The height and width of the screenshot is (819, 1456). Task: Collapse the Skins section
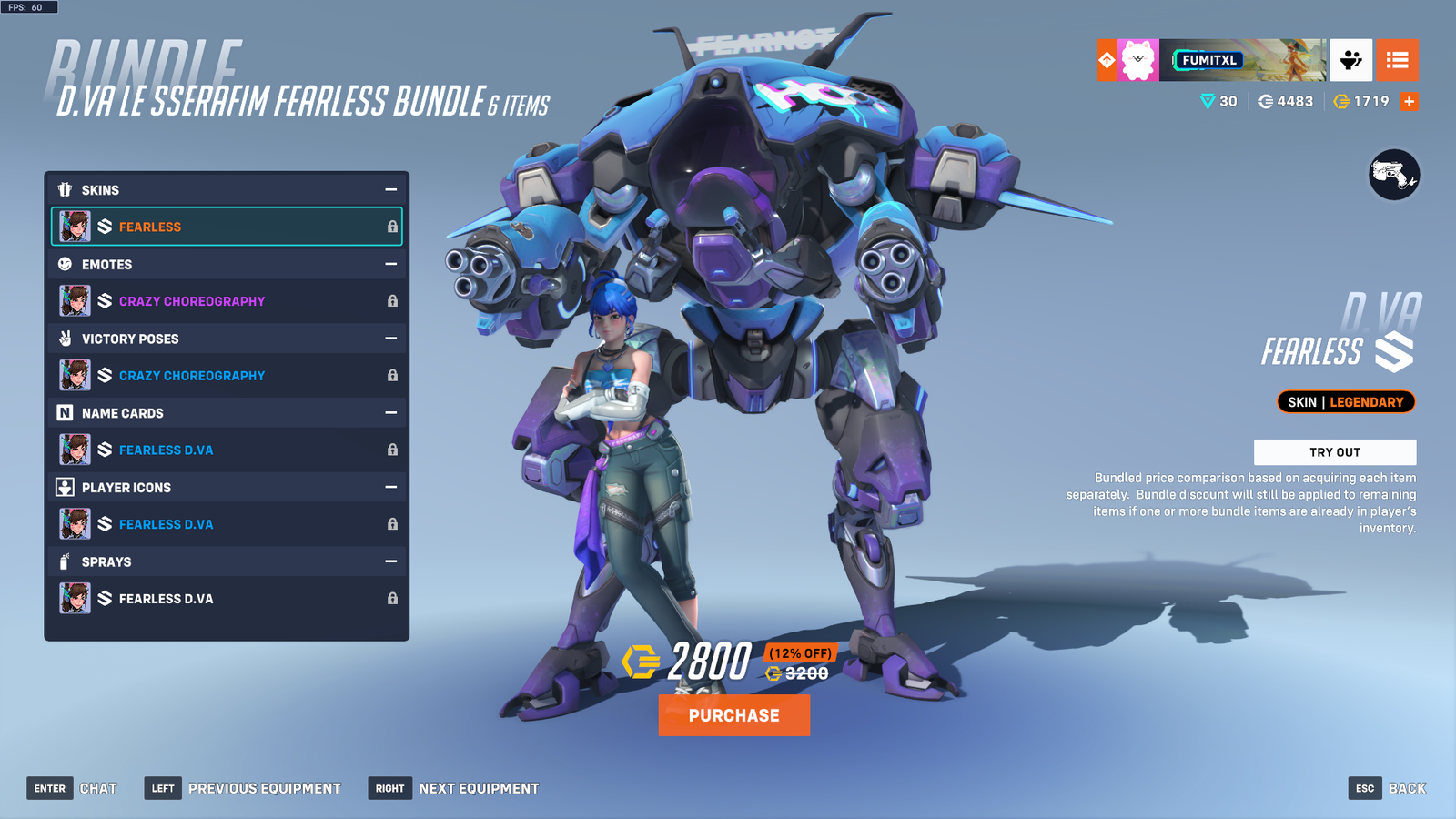(391, 189)
